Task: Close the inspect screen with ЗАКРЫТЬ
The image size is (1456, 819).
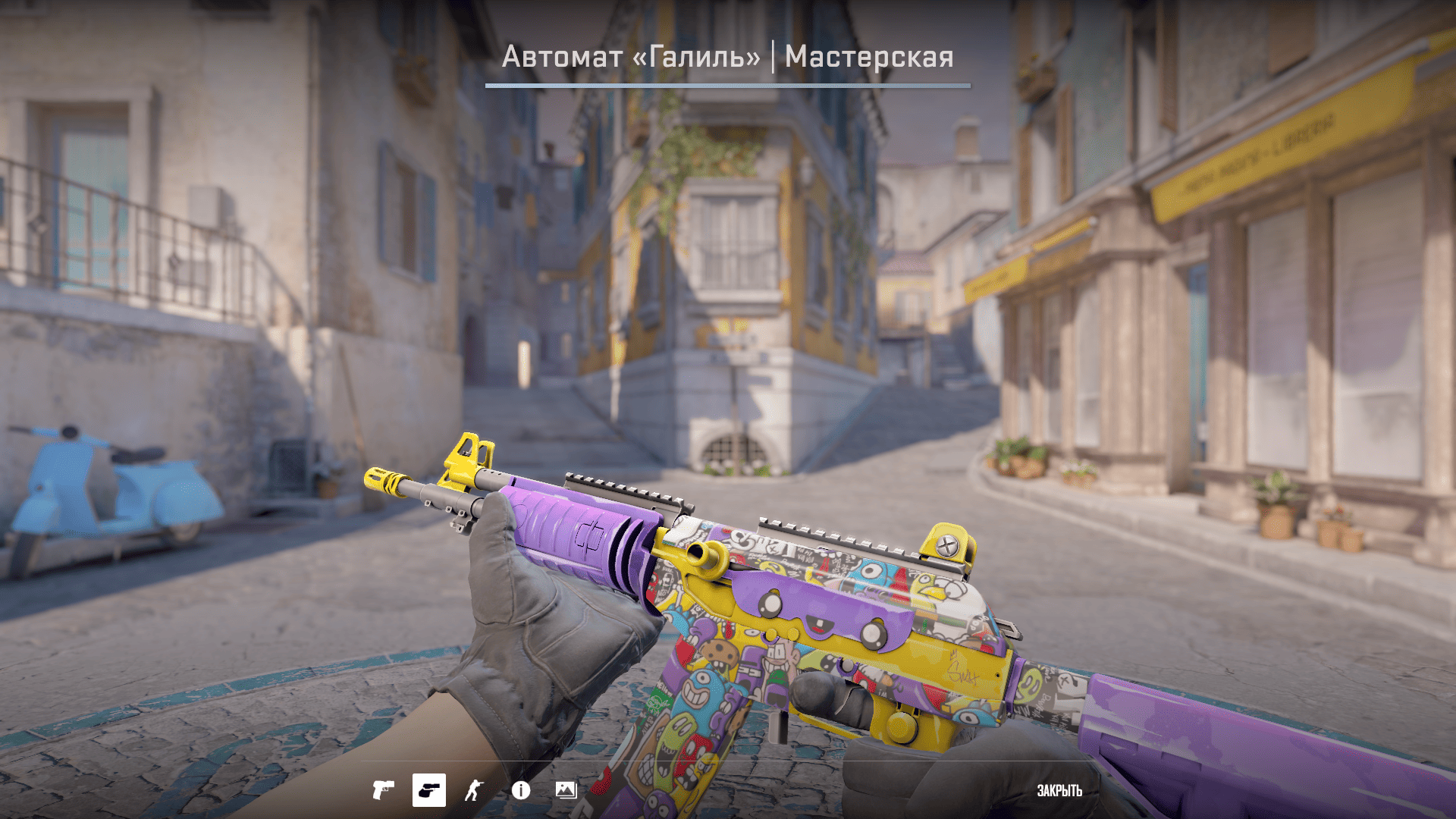Action: point(1059,791)
